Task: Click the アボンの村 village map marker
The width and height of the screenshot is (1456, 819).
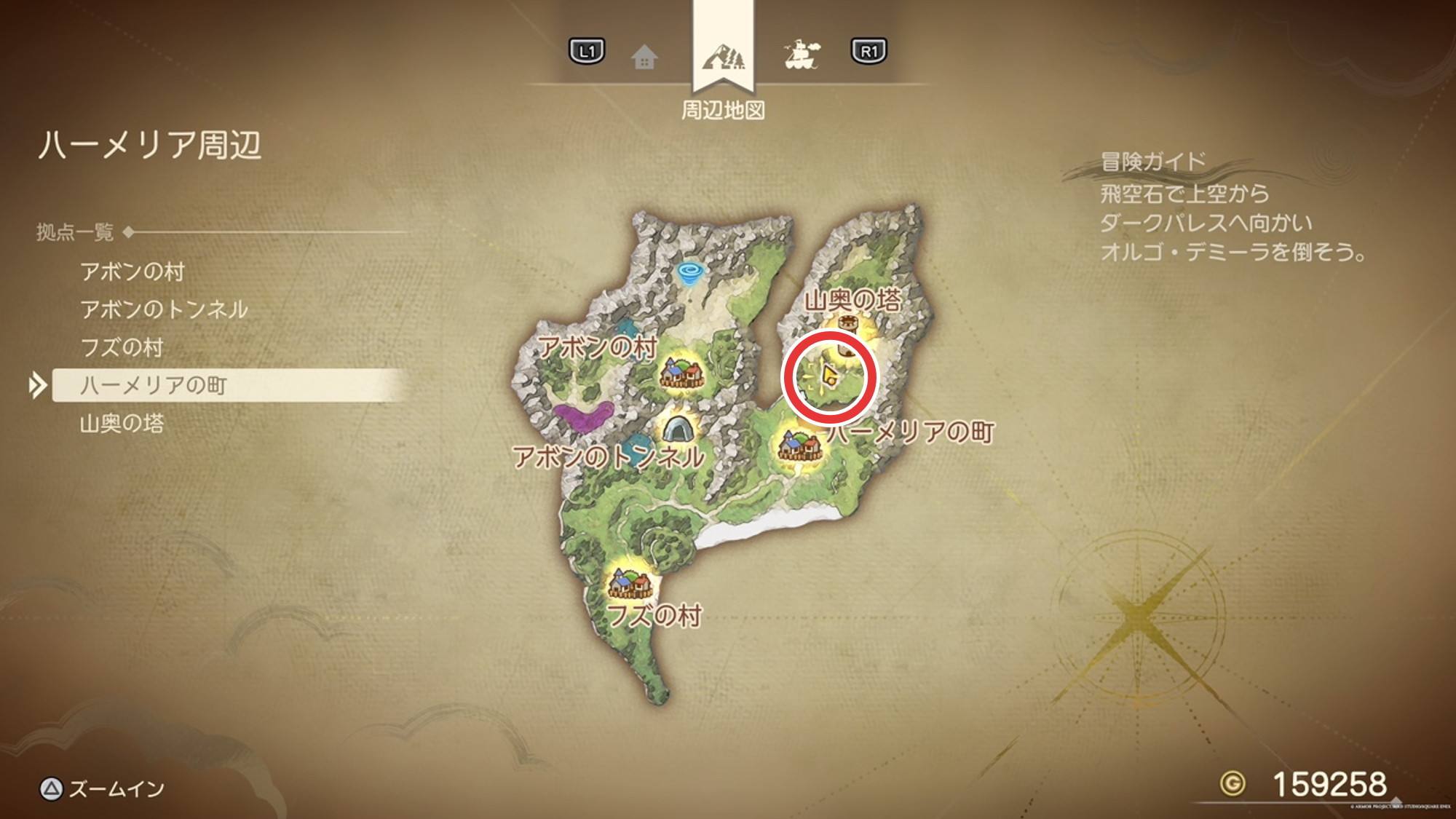Action: 682,373
